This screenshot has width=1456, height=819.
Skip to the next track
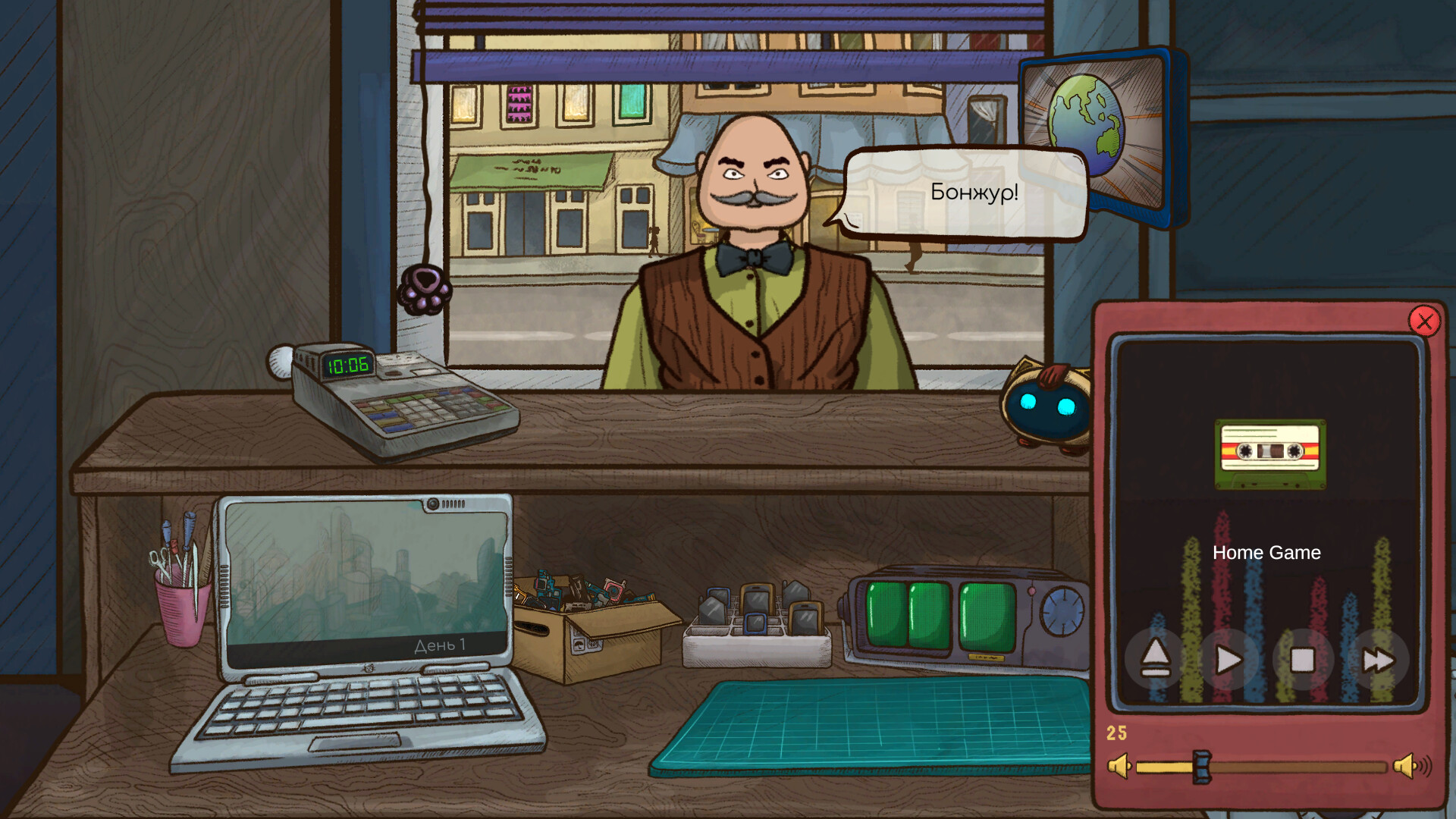click(x=1377, y=660)
